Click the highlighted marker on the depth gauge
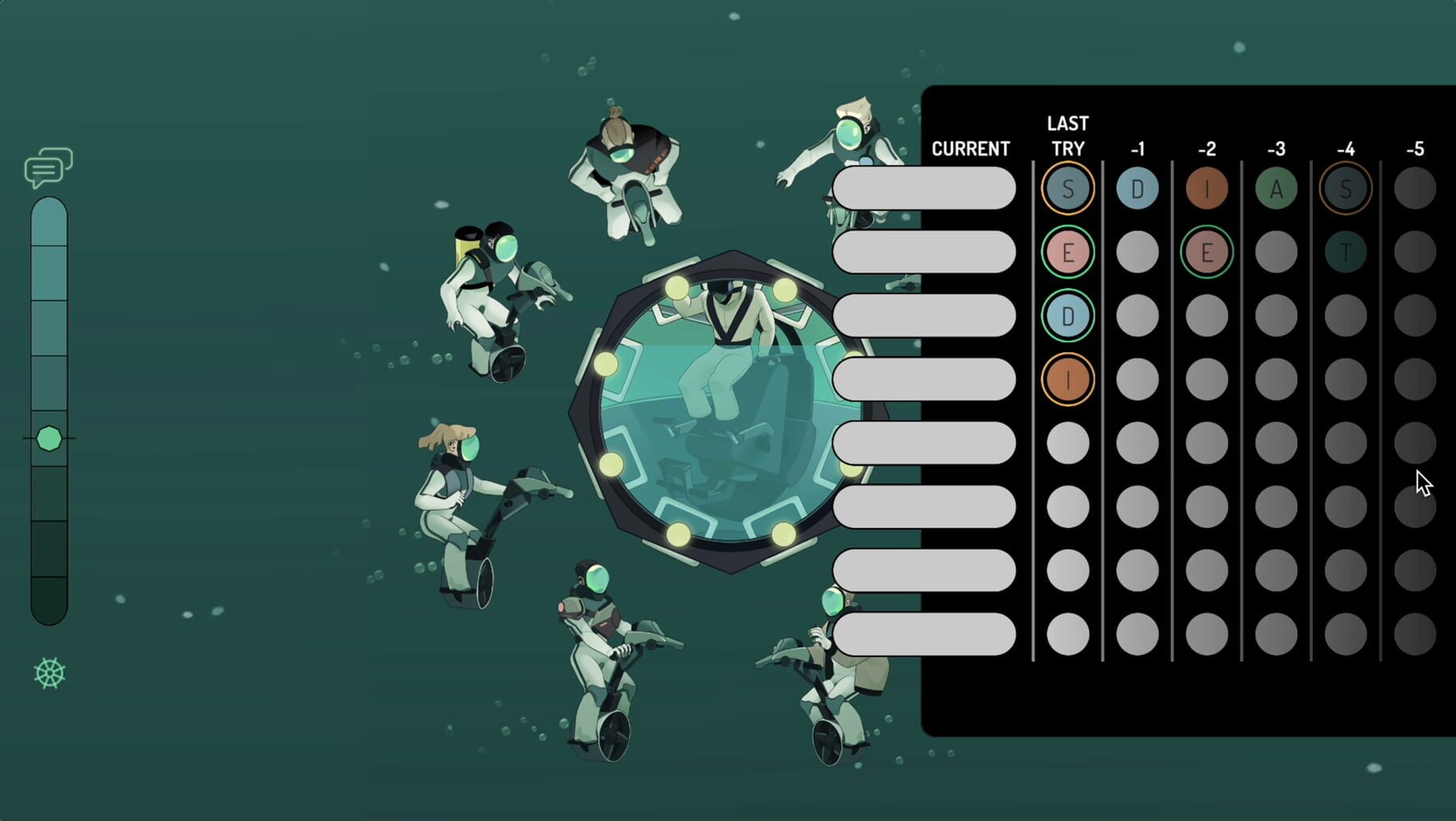Image resolution: width=1456 pixels, height=821 pixels. [50, 439]
